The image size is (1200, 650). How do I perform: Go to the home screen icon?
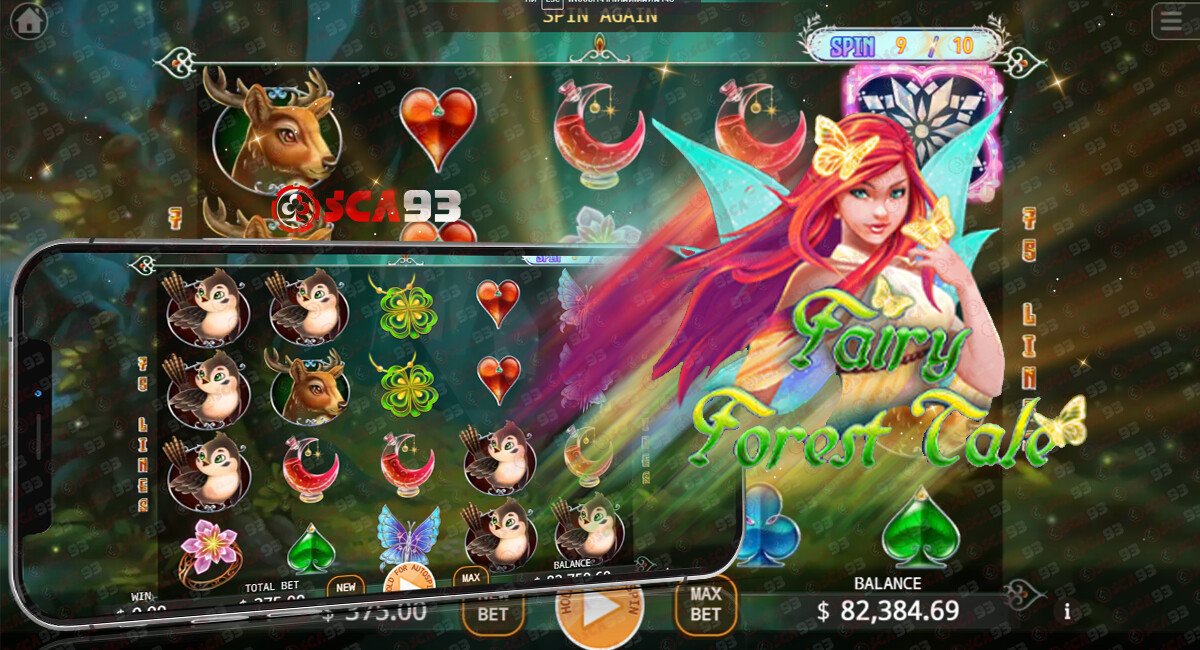28,21
